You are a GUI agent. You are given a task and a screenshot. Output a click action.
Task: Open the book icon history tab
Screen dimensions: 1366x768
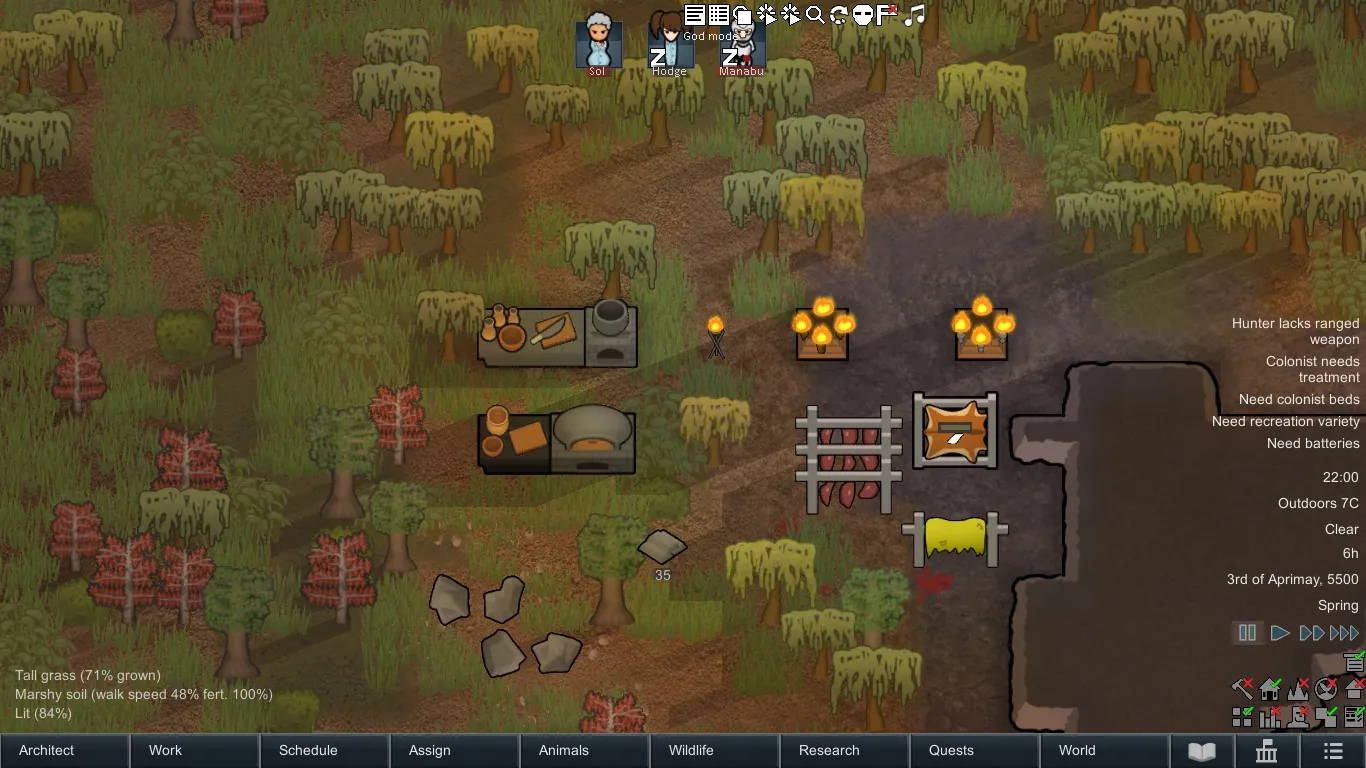(x=1201, y=751)
